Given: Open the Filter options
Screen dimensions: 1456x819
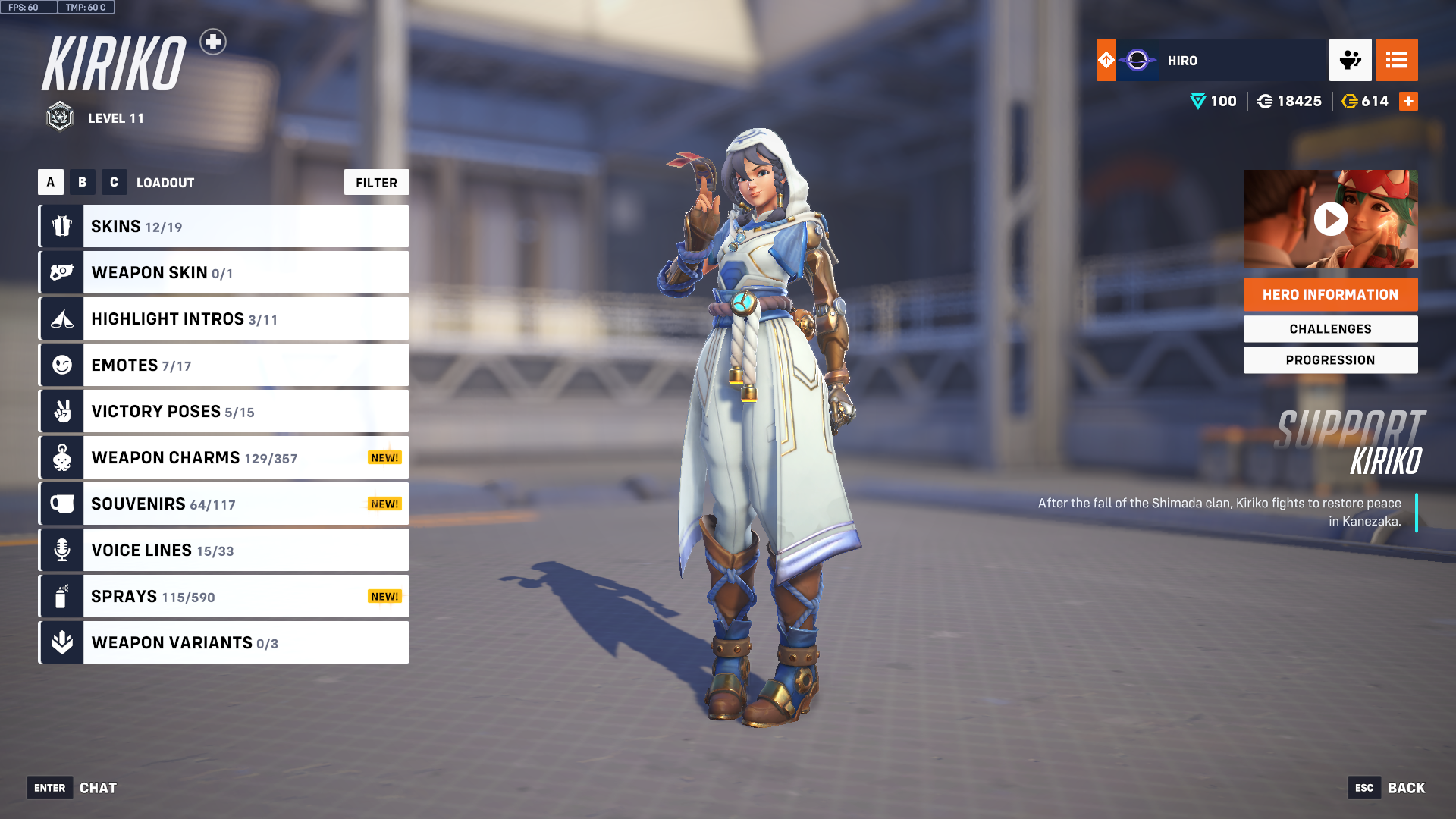Looking at the screenshot, I should point(376,182).
